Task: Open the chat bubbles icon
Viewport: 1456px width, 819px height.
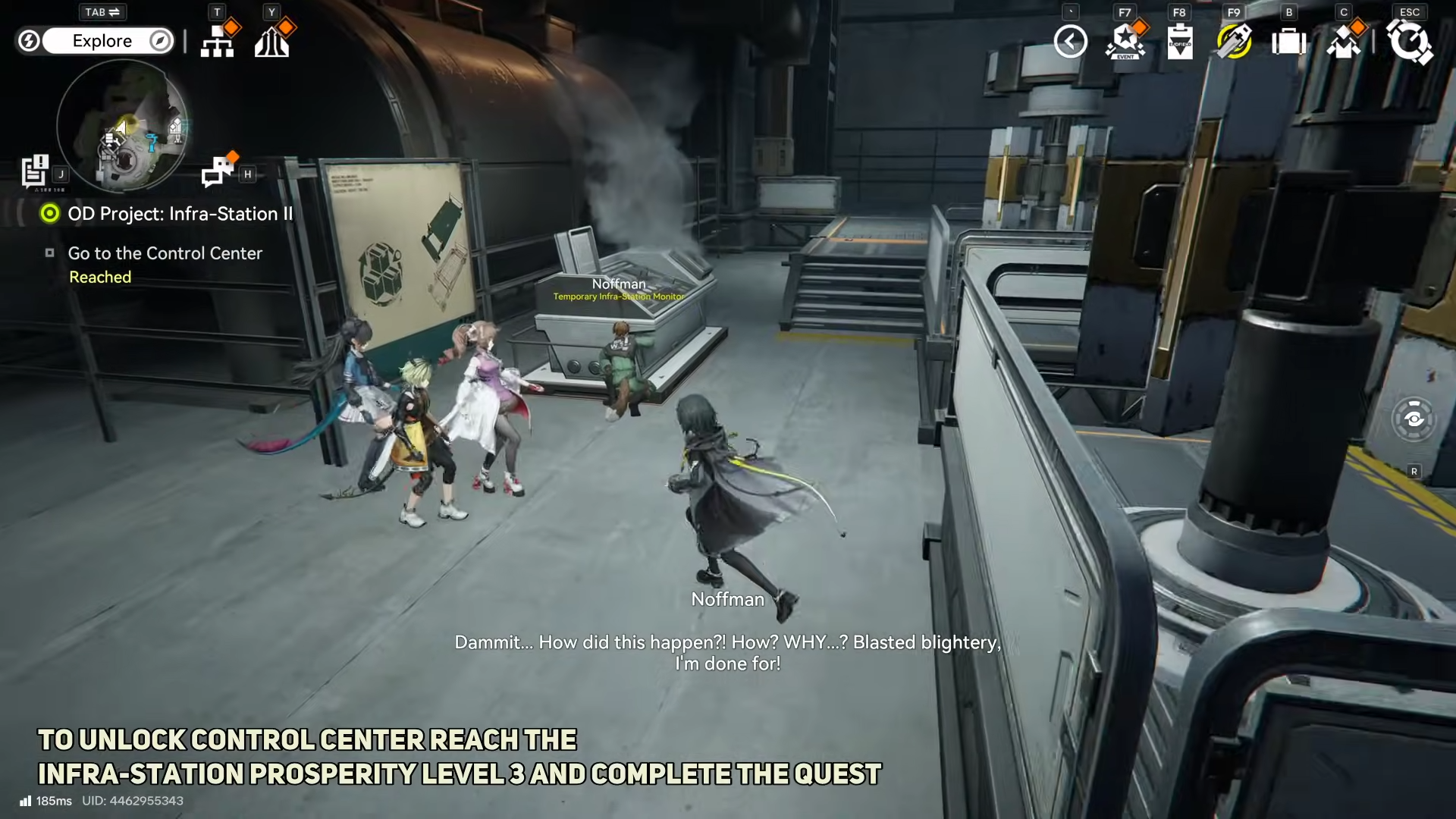Action: (x=218, y=171)
